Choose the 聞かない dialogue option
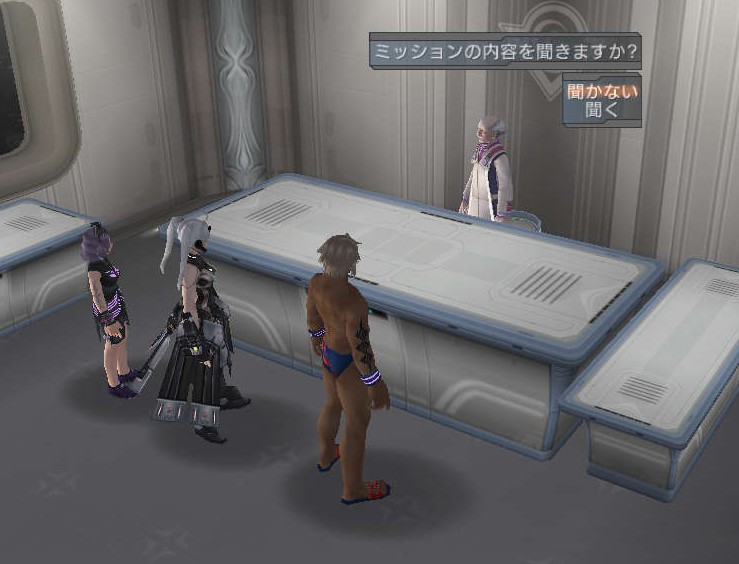The width and height of the screenshot is (739, 564). (601, 91)
